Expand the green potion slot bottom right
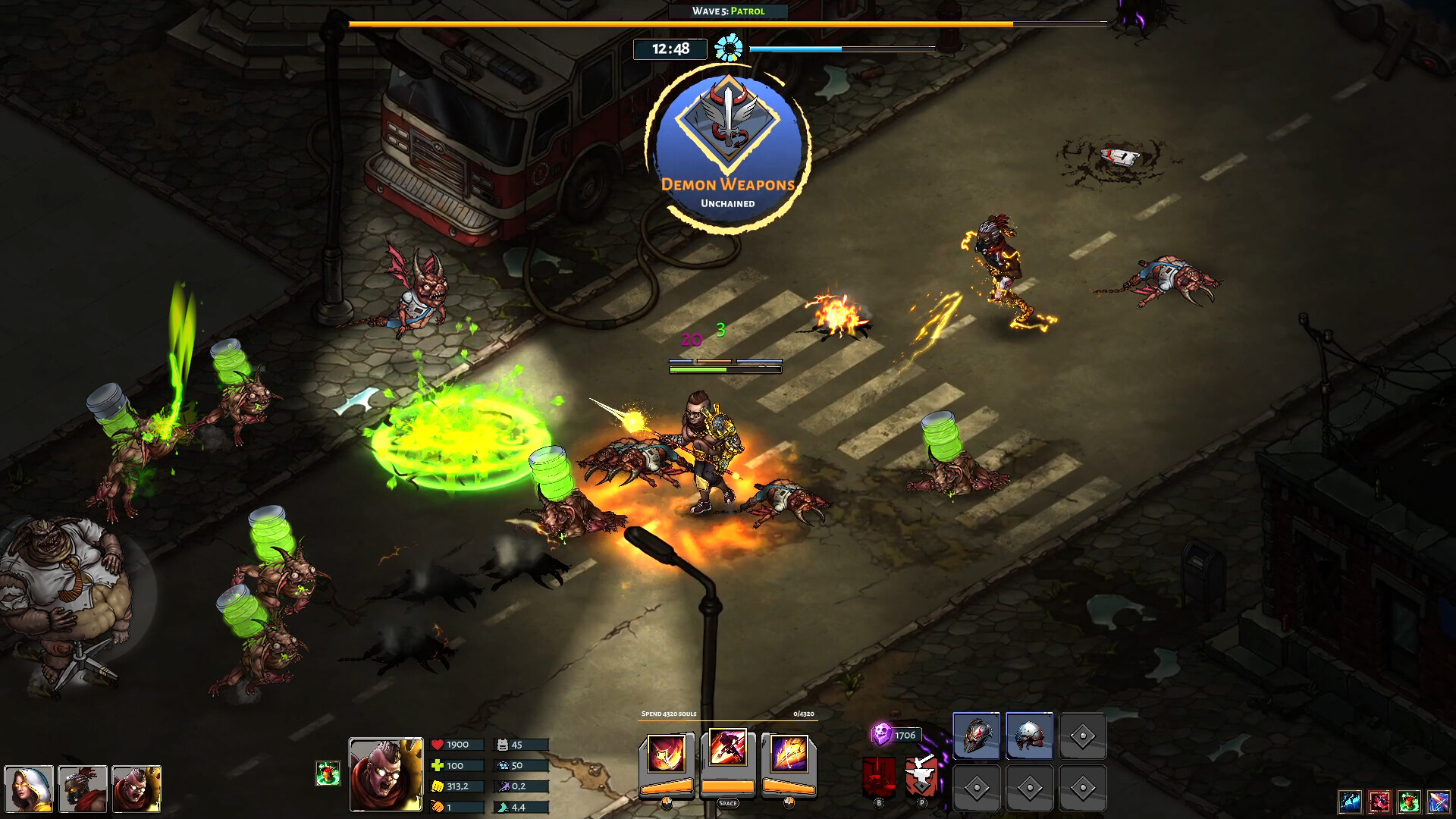This screenshot has height=819, width=1456. pos(1409,802)
